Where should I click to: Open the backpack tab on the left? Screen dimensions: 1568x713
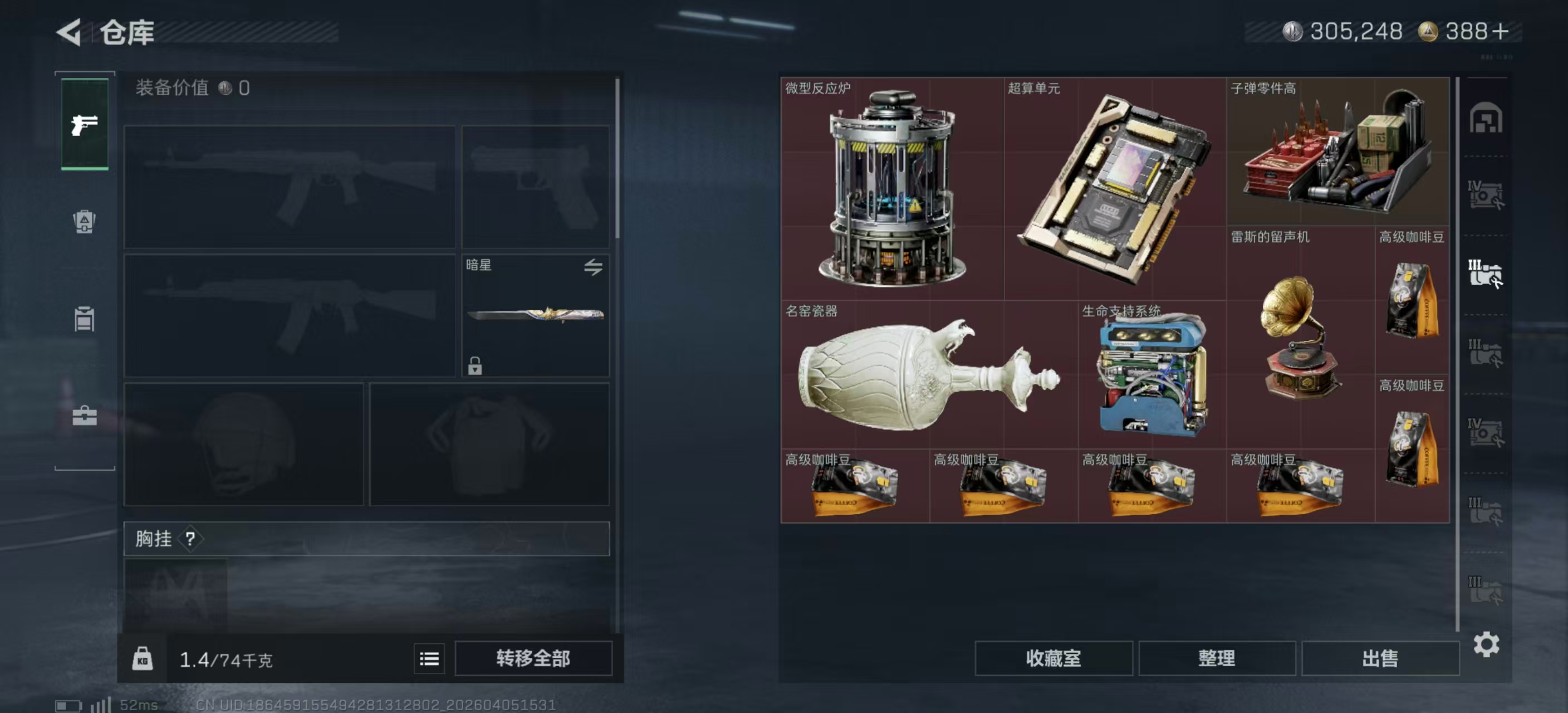(85, 221)
